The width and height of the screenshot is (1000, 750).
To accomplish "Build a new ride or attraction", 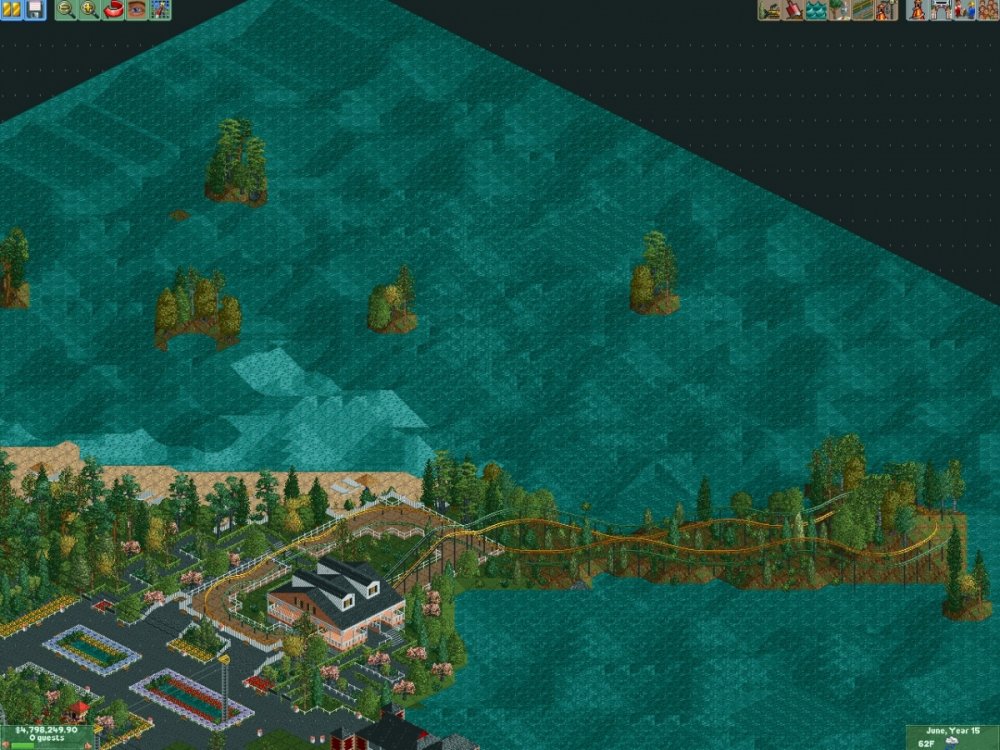I will (886, 10).
